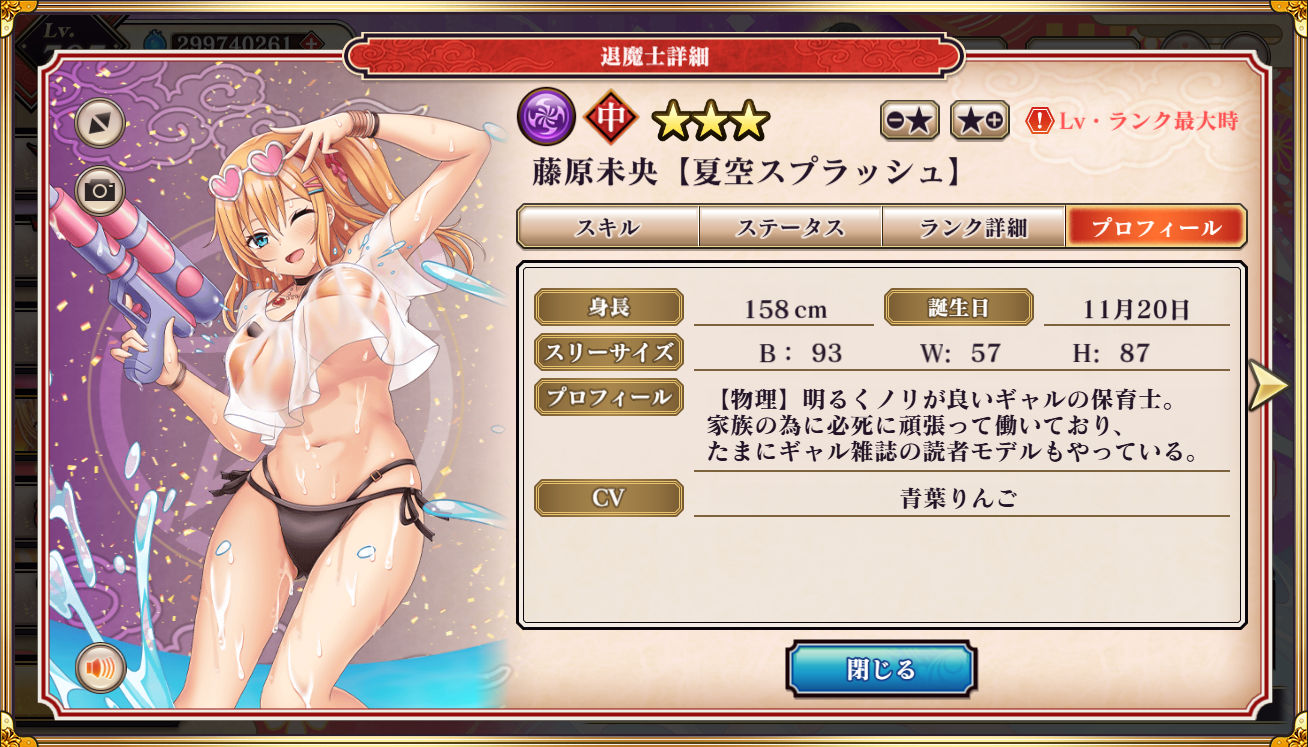Go to the next character with the arrow

pyautogui.click(x=1268, y=385)
